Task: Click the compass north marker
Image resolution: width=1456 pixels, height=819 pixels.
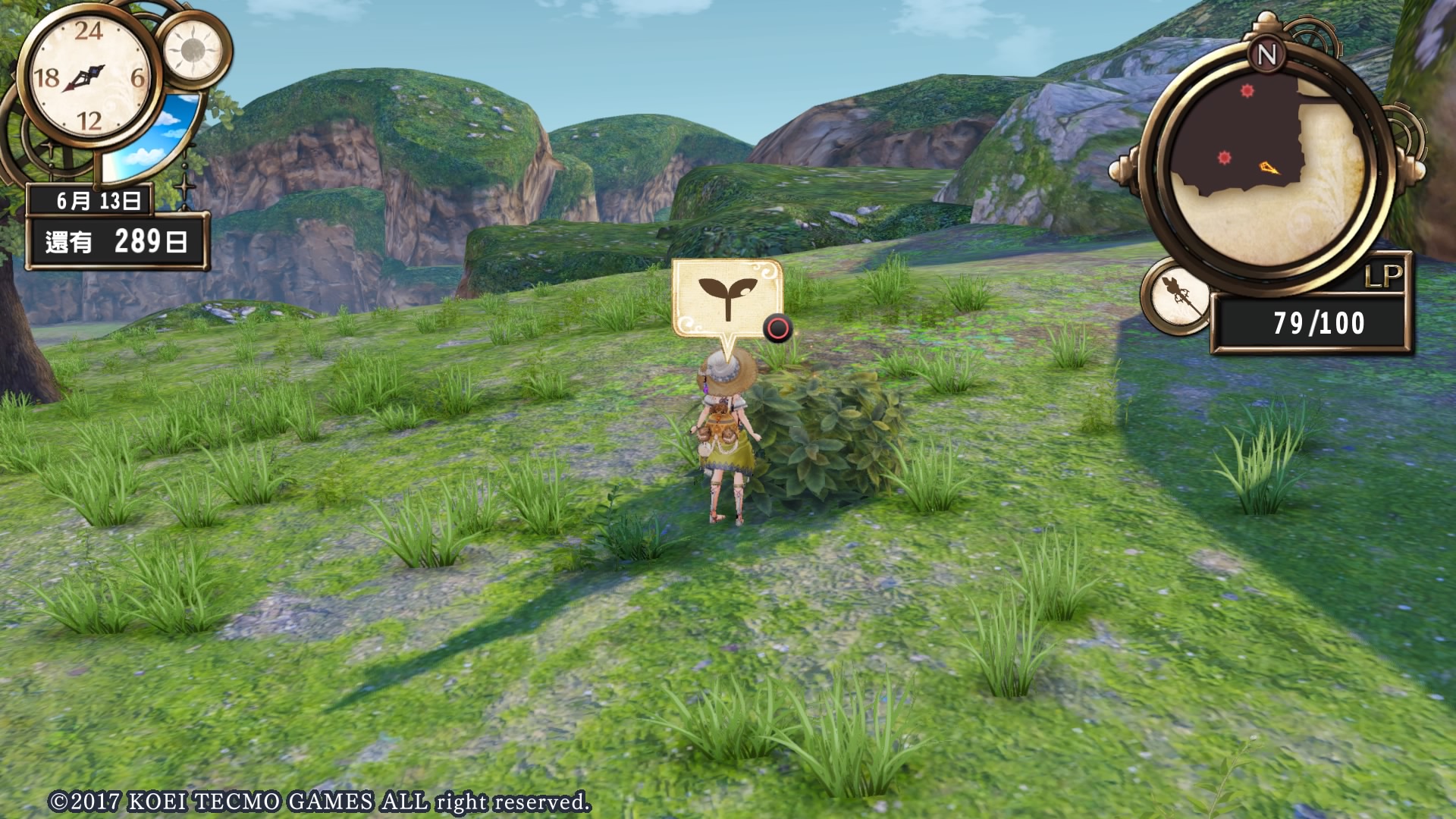Action: pos(1267,55)
